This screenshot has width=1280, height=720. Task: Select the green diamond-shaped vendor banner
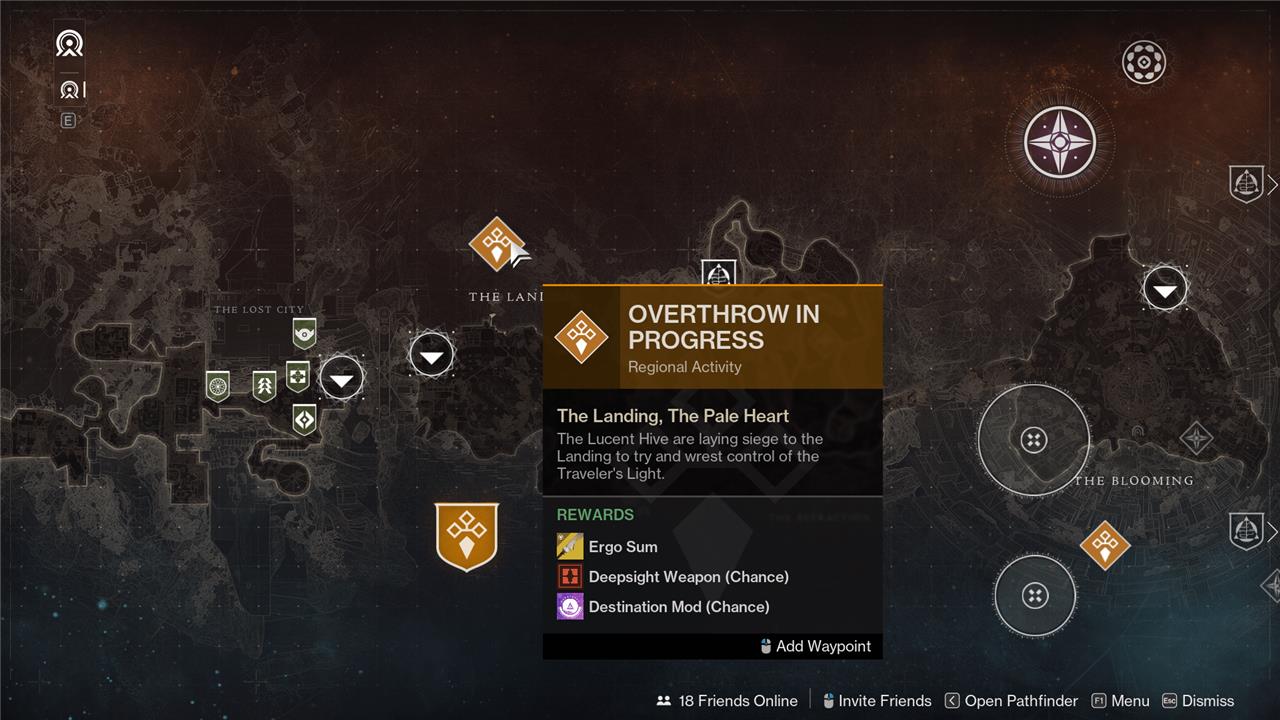[304, 418]
